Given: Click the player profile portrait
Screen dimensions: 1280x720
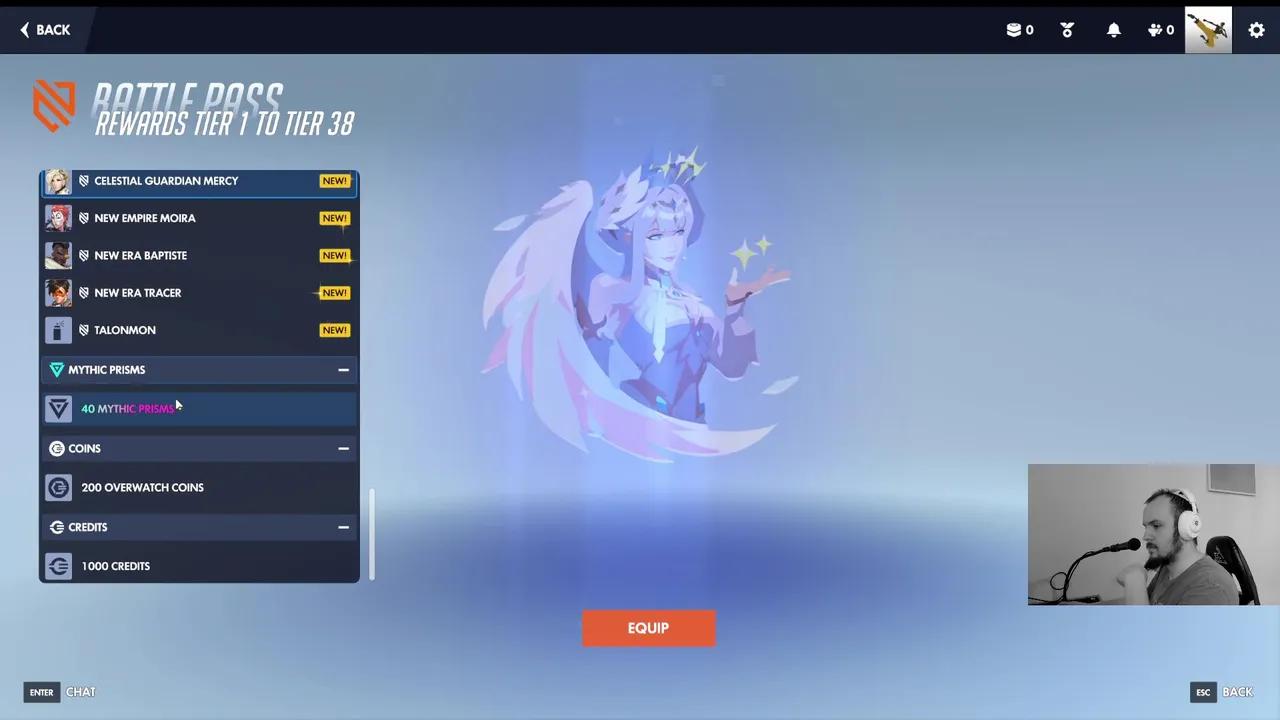Looking at the screenshot, I should pyautogui.click(x=1207, y=29).
